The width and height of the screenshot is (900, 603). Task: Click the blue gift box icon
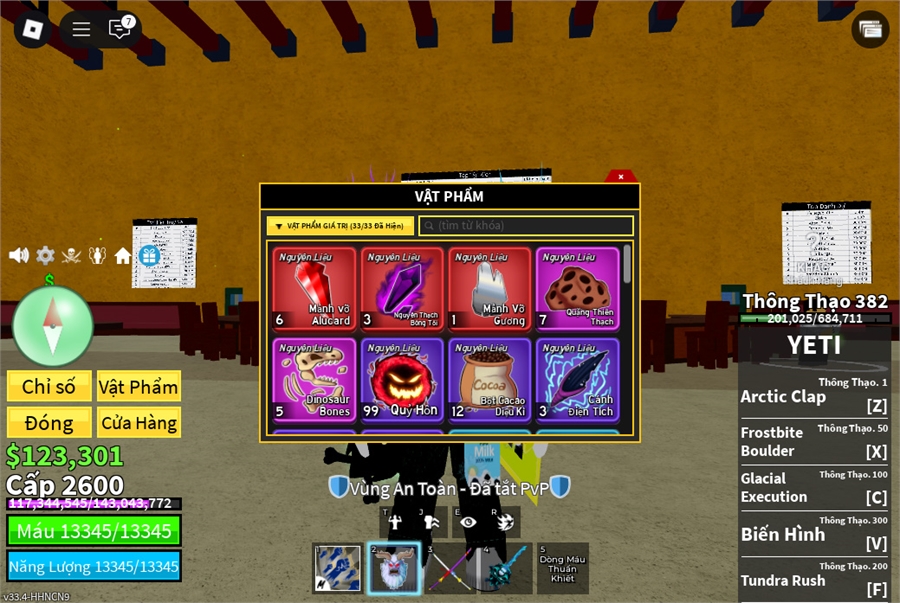point(149,256)
